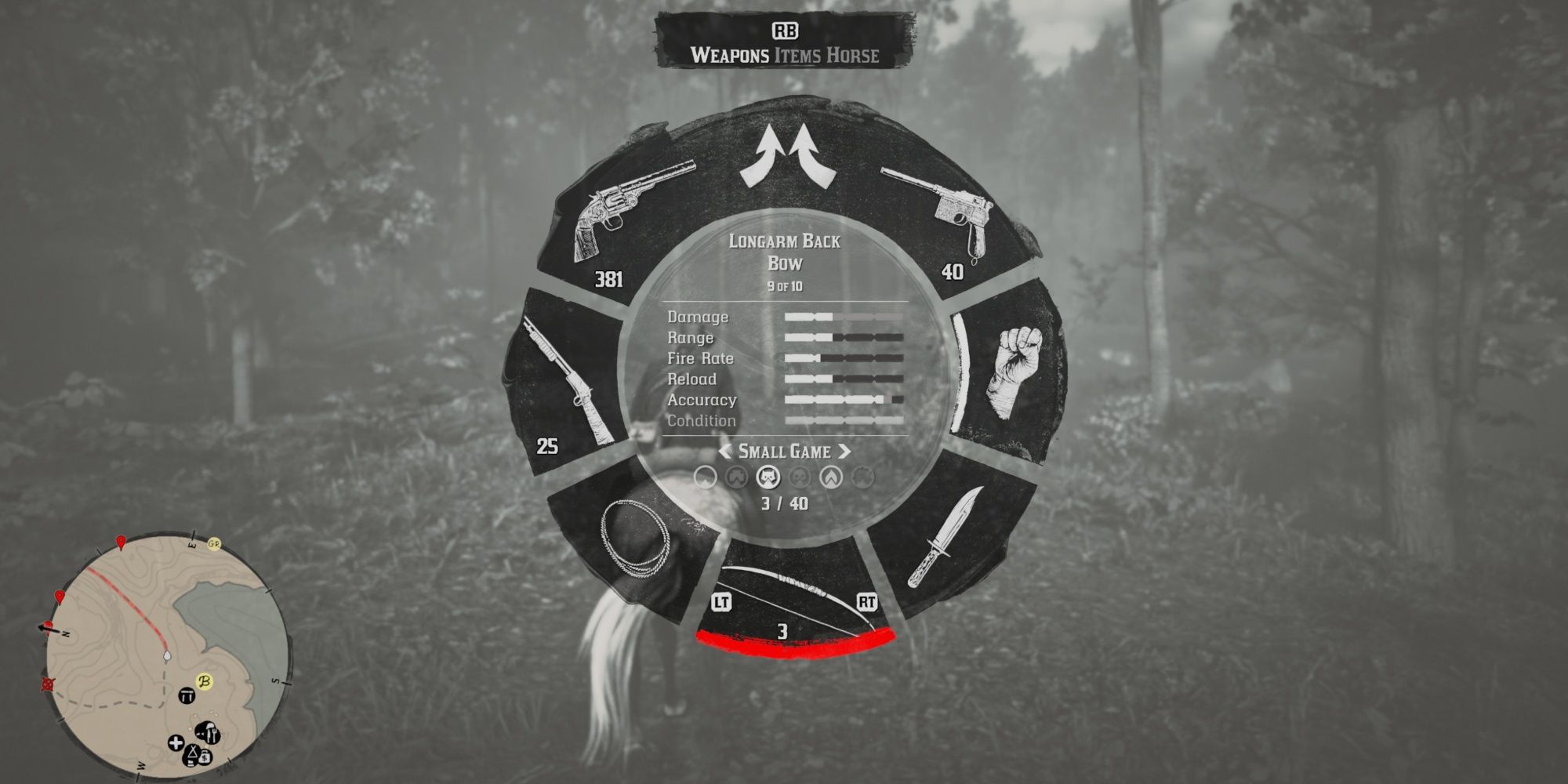Click the right chevron after Small Game

pyautogui.click(x=844, y=452)
